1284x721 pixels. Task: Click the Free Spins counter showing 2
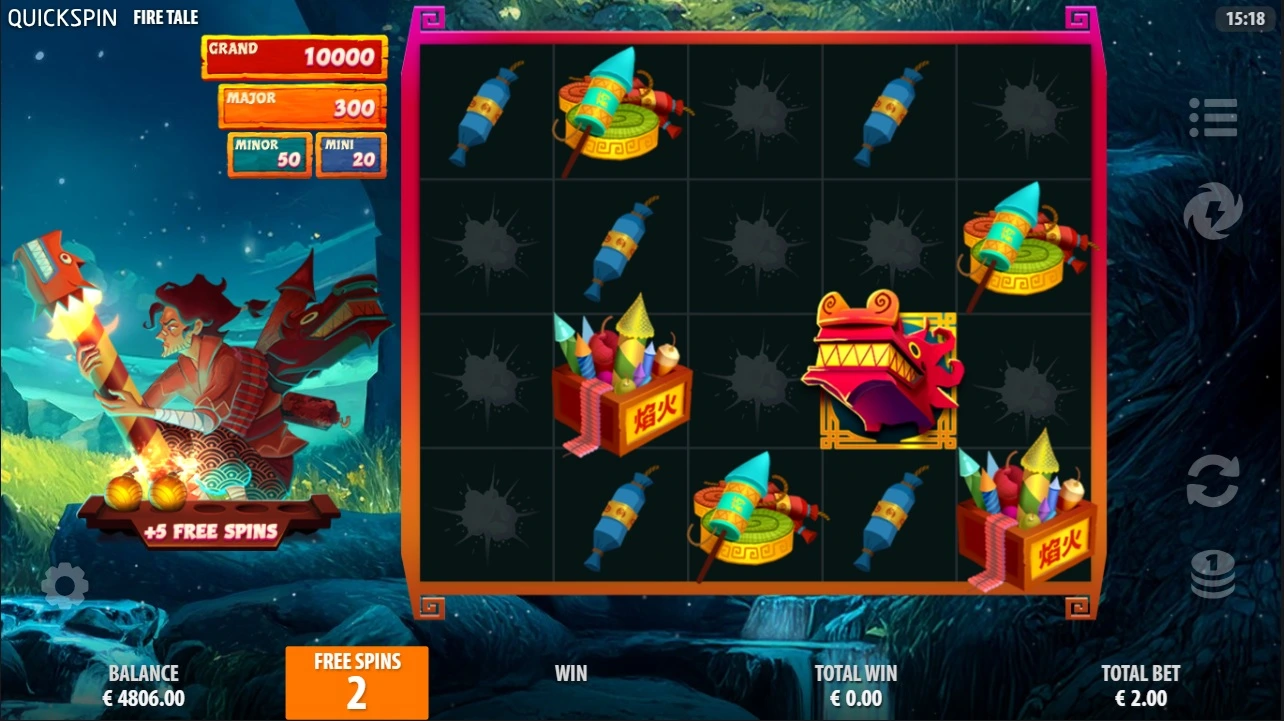[x=356, y=682]
